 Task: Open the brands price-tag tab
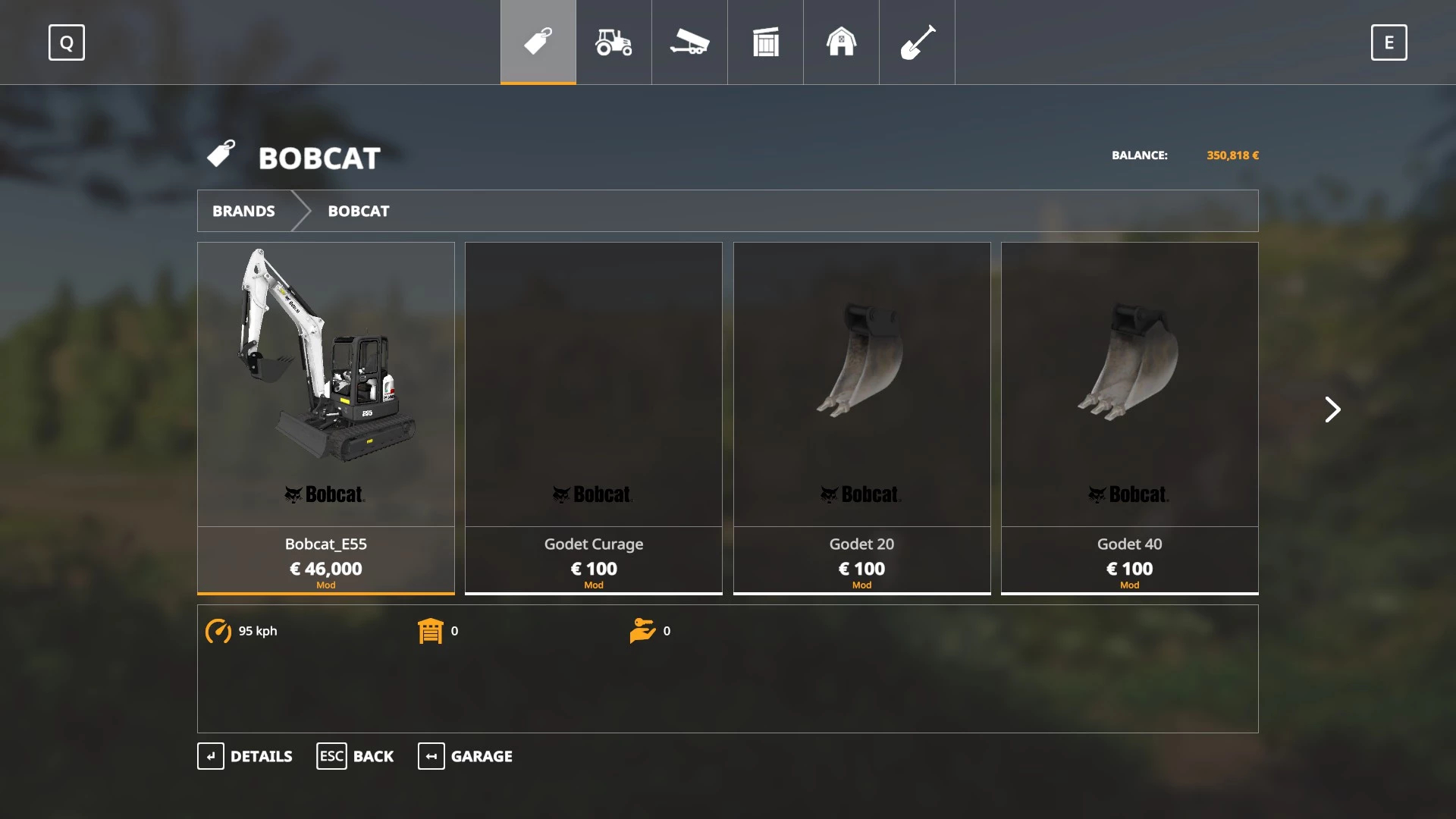coord(538,42)
